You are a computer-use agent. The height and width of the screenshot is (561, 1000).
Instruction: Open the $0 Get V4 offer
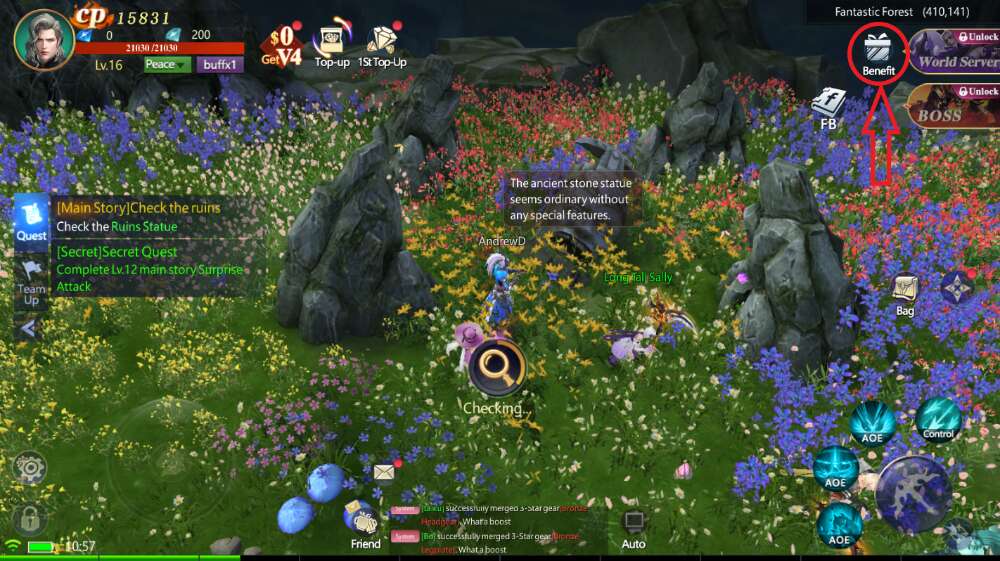282,44
